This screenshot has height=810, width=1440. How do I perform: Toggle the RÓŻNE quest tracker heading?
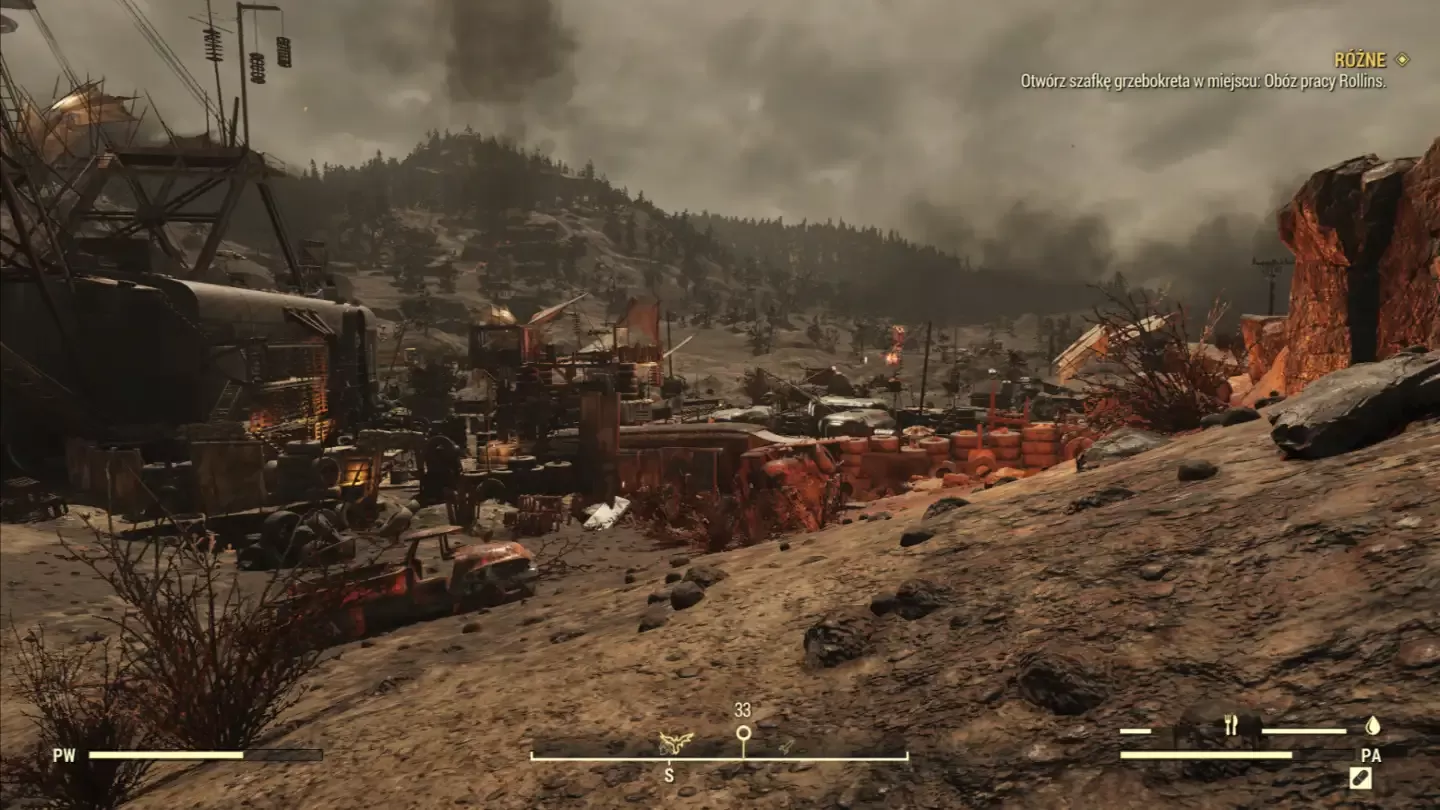(x=1361, y=60)
